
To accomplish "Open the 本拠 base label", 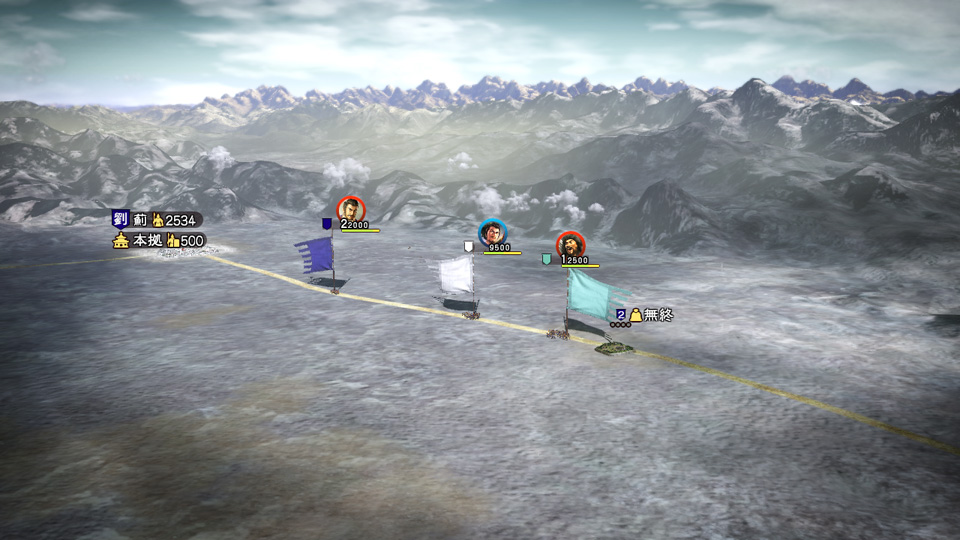I will tap(147, 240).
